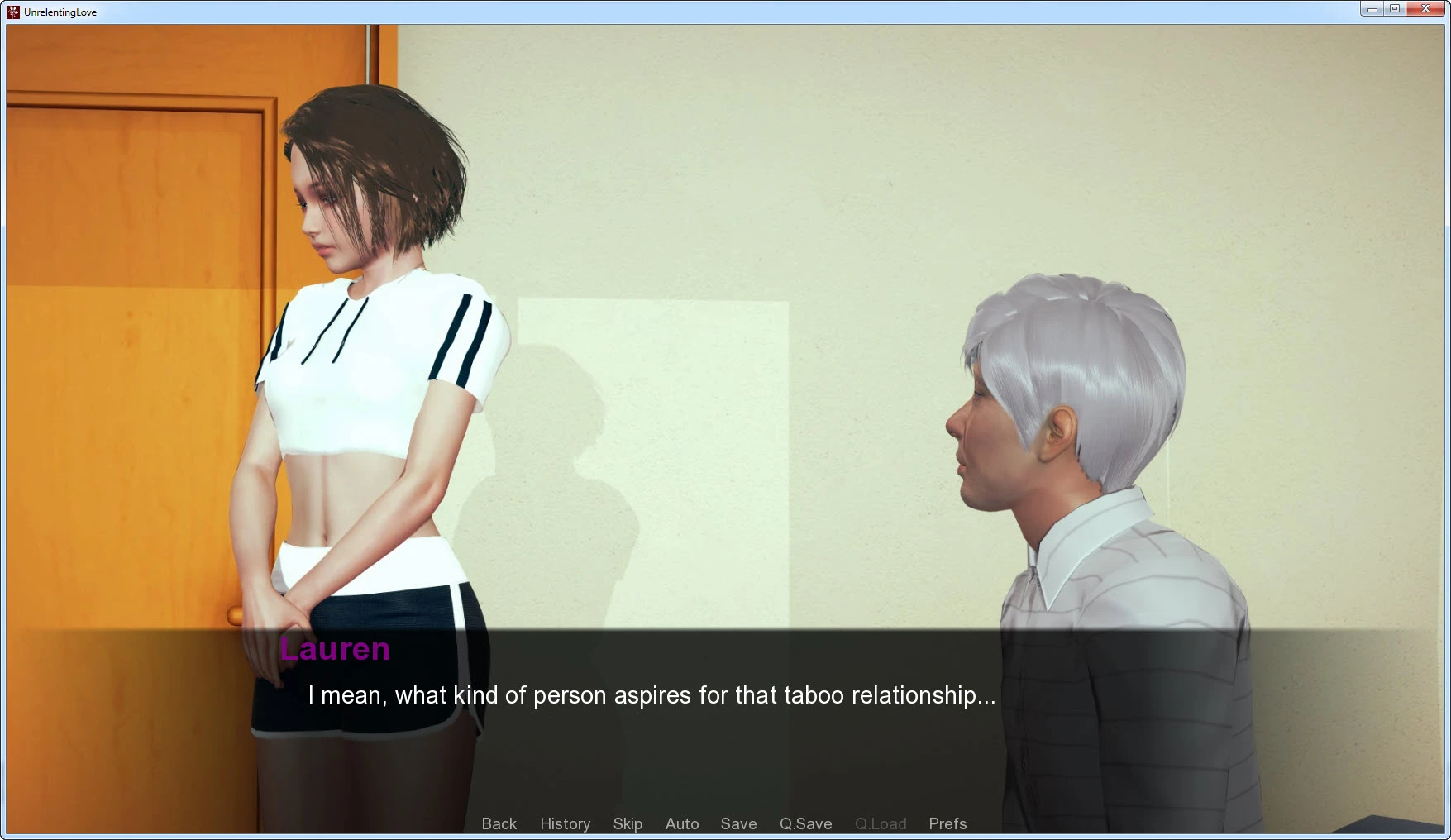The width and height of the screenshot is (1451, 840).
Task: Open Prefs settings
Action: [x=947, y=823]
